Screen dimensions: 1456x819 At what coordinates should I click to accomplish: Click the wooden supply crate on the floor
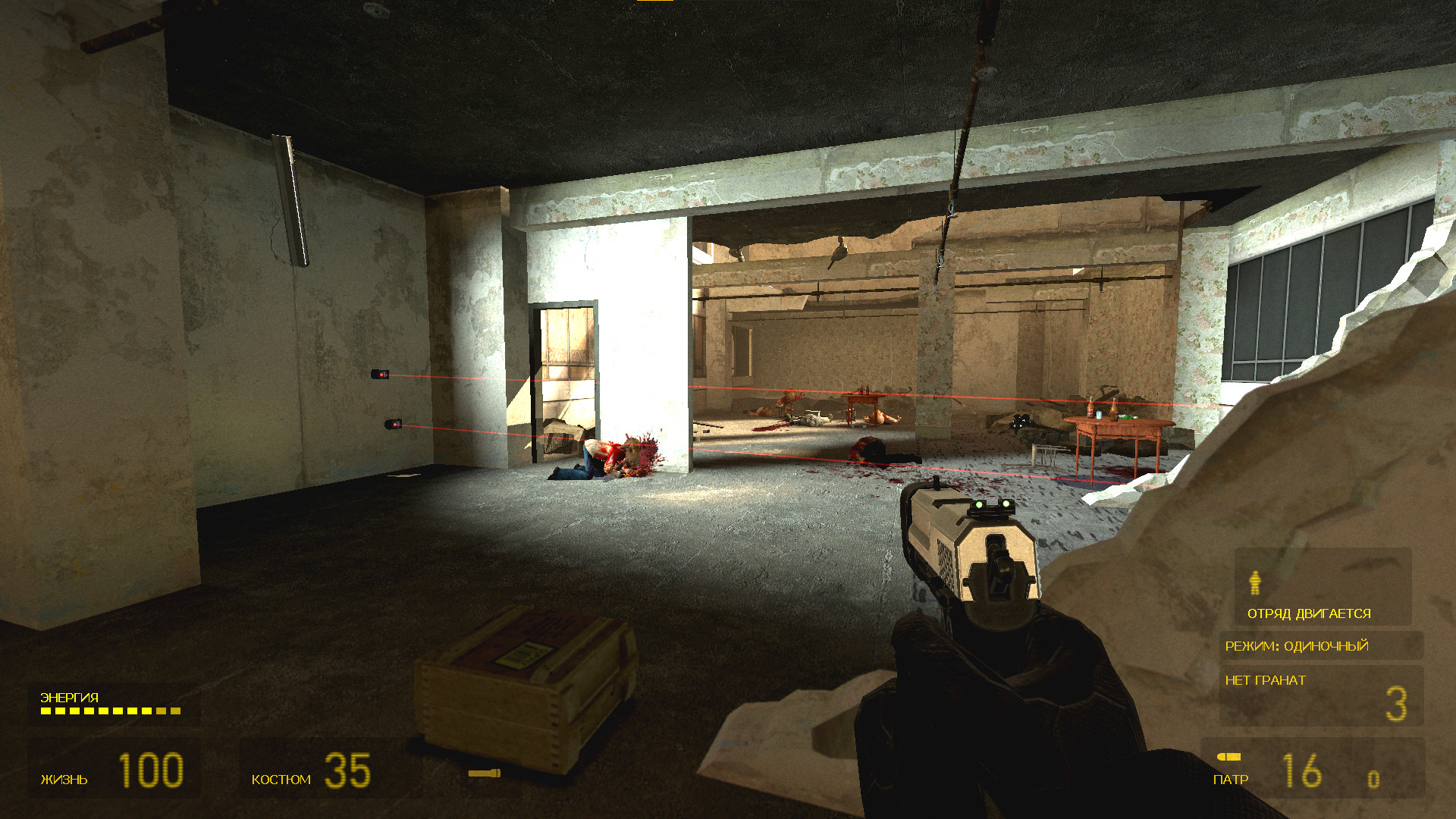[523, 682]
